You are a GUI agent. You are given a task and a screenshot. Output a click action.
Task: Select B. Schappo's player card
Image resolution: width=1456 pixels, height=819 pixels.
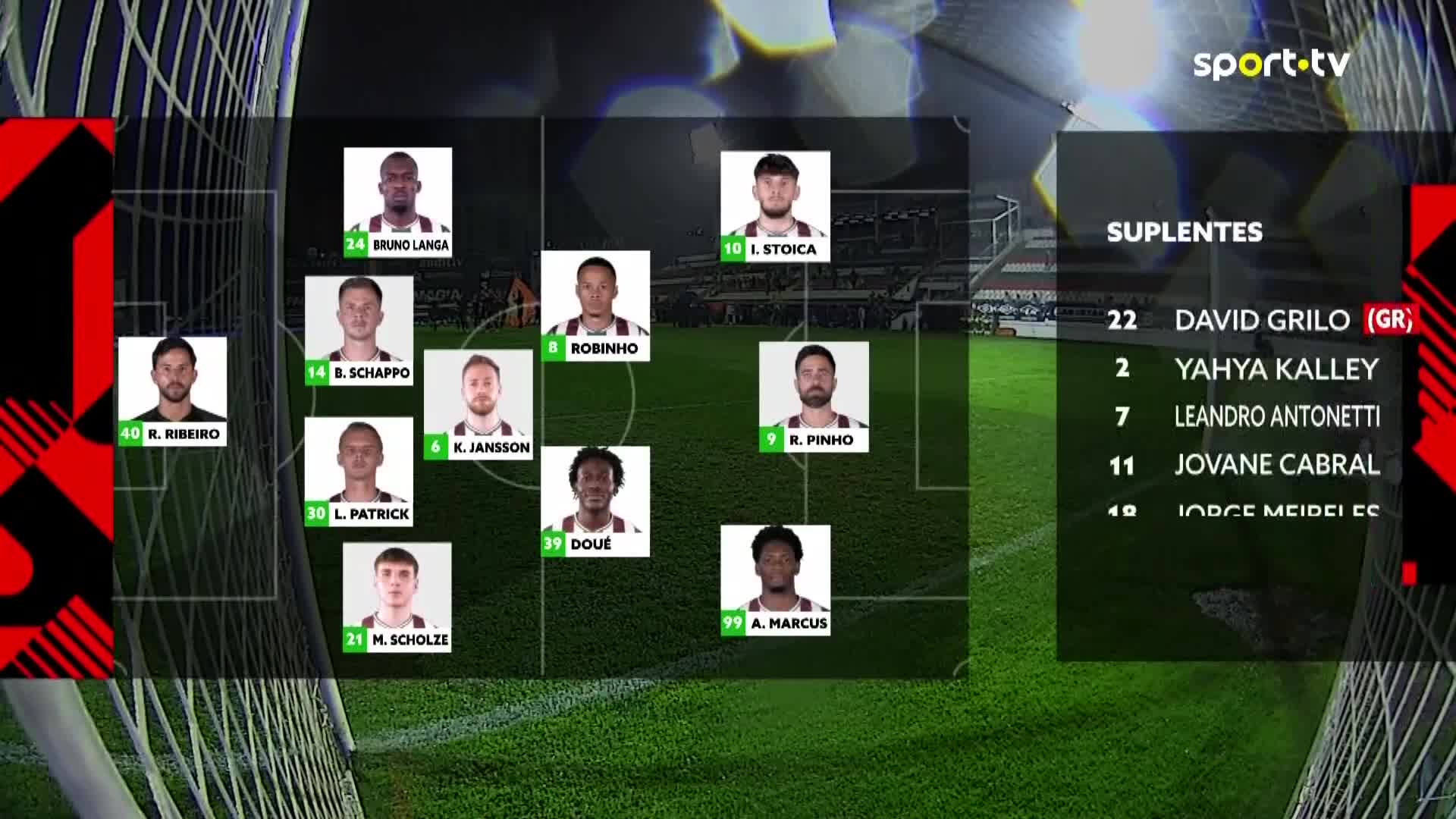click(359, 331)
